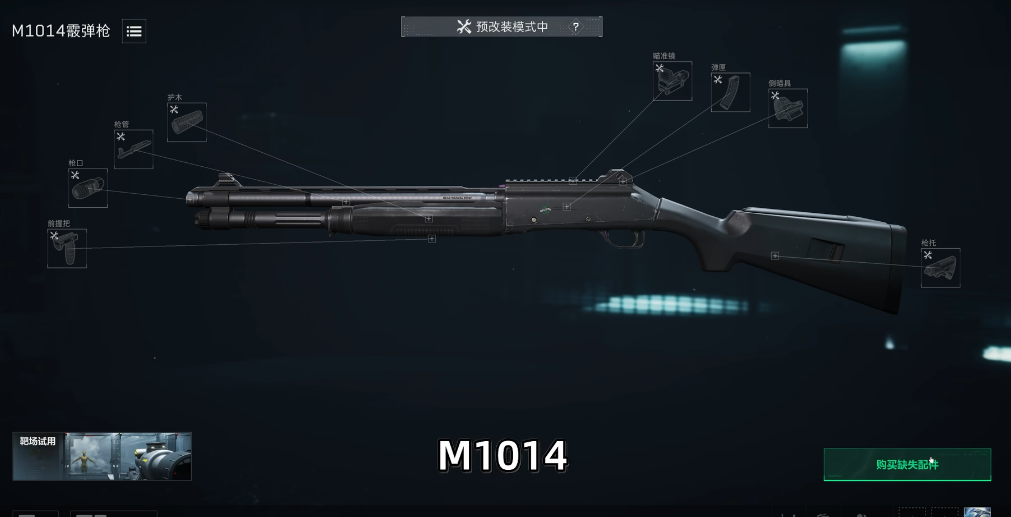Open the list menu beside M1014霰弹枪
The height and width of the screenshot is (517, 1011).
134,31
